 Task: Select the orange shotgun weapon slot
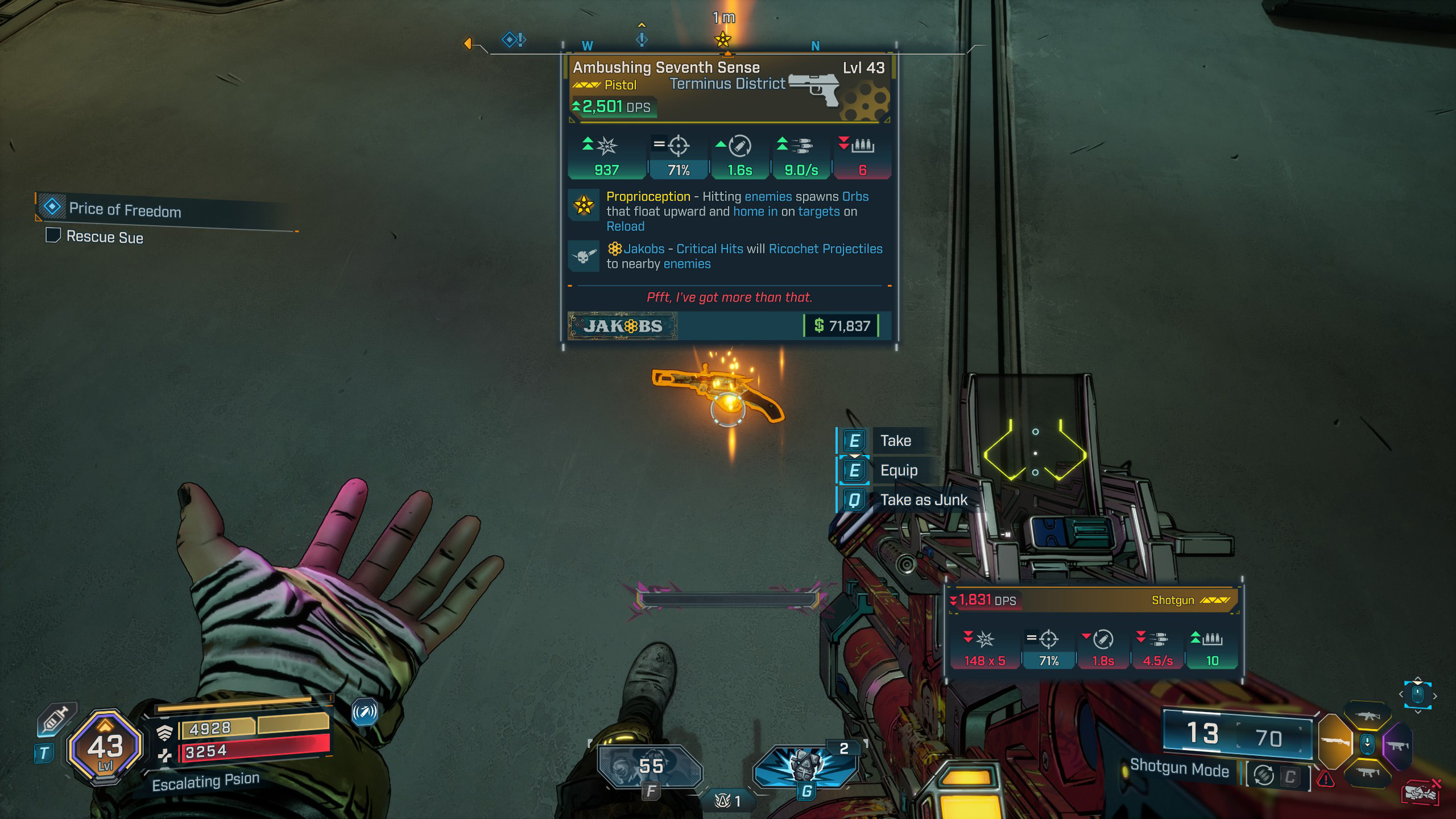pos(1334,742)
